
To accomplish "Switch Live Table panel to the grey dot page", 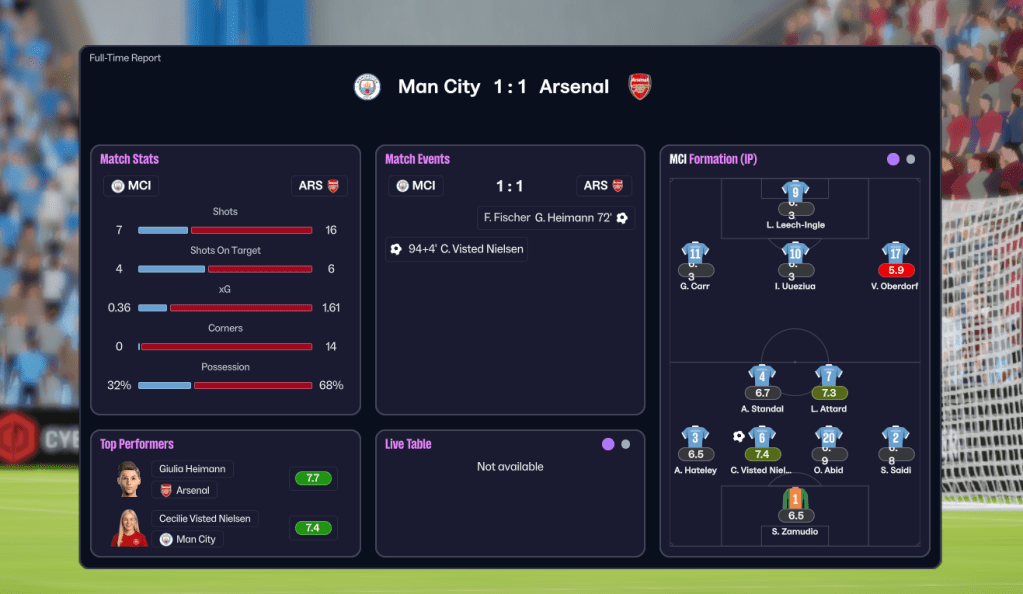I will tap(625, 444).
